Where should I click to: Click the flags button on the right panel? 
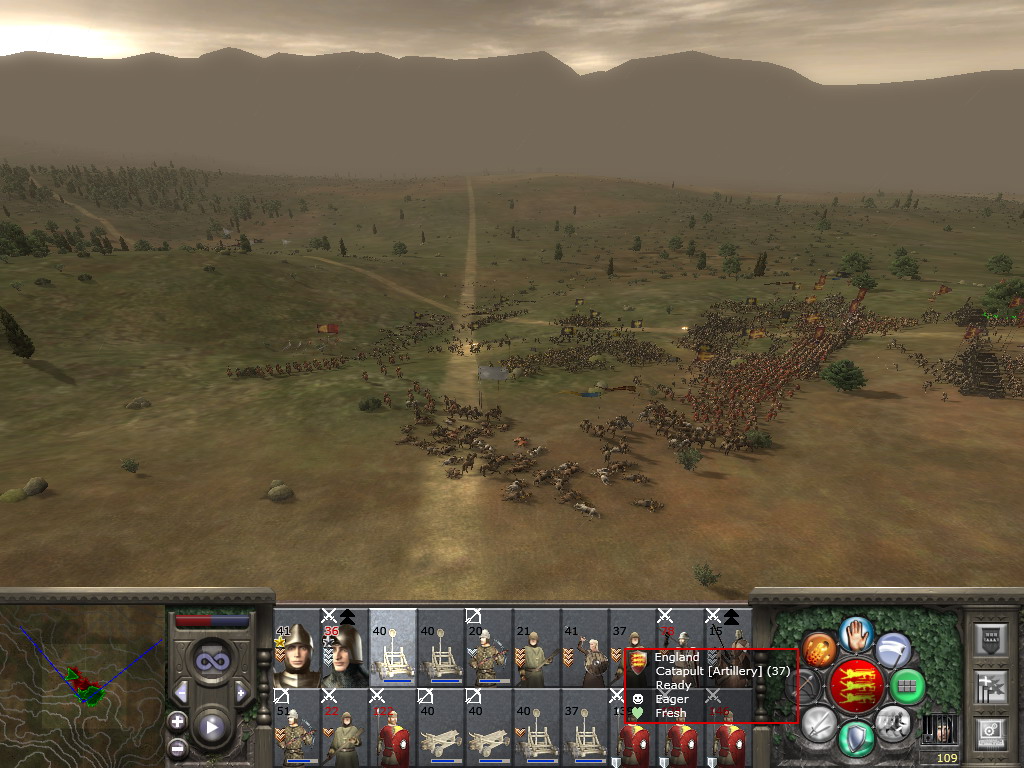(x=990, y=687)
